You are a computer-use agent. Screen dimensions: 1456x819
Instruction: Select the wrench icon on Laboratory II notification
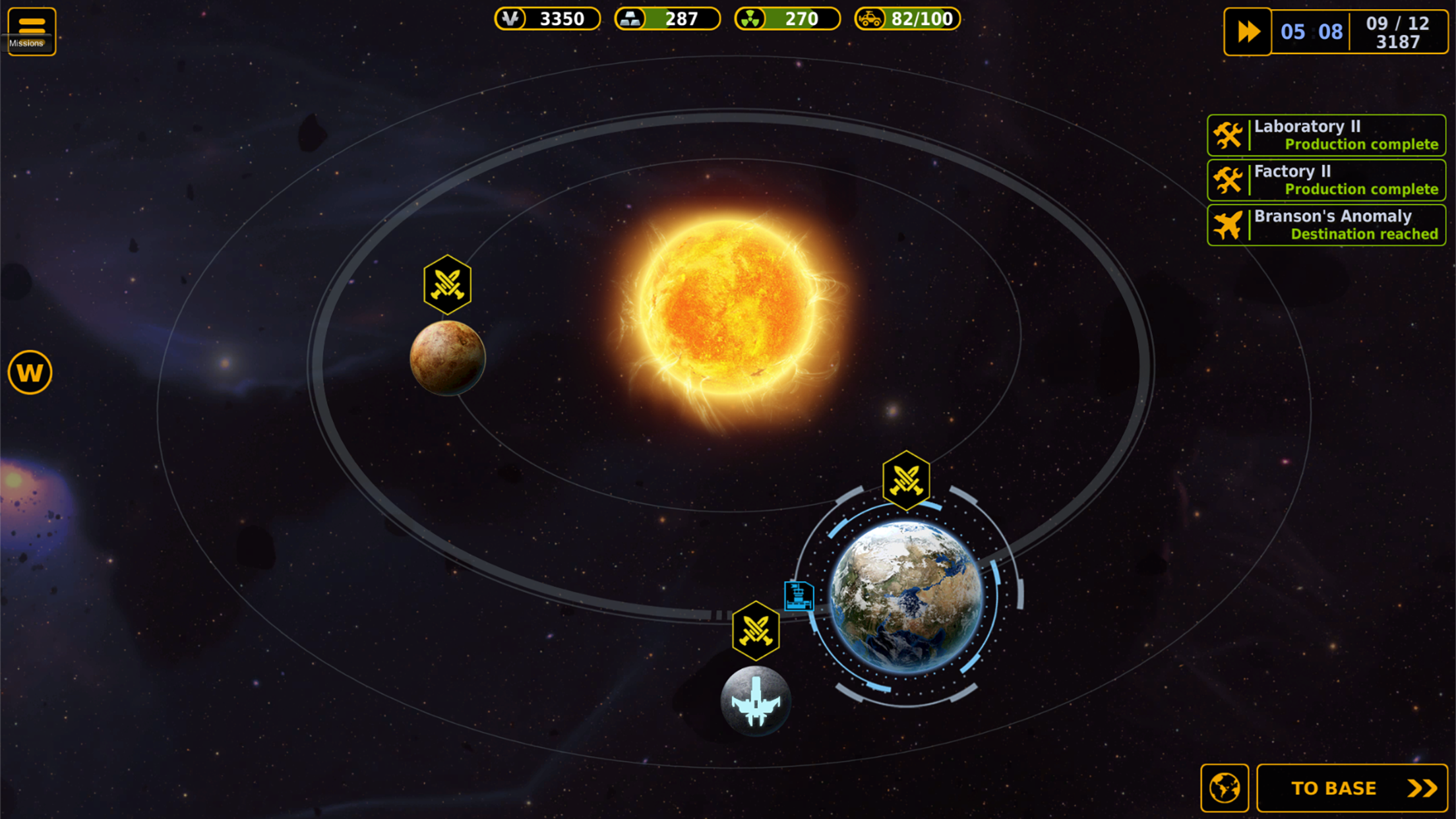(1228, 135)
